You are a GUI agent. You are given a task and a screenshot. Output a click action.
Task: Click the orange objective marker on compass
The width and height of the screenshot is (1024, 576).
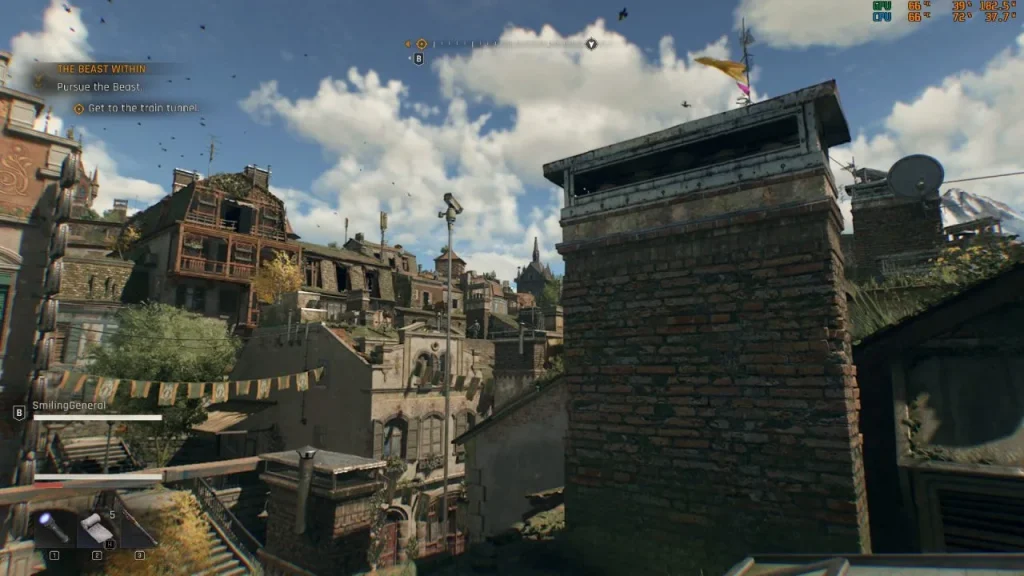click(x=421, y=44)
